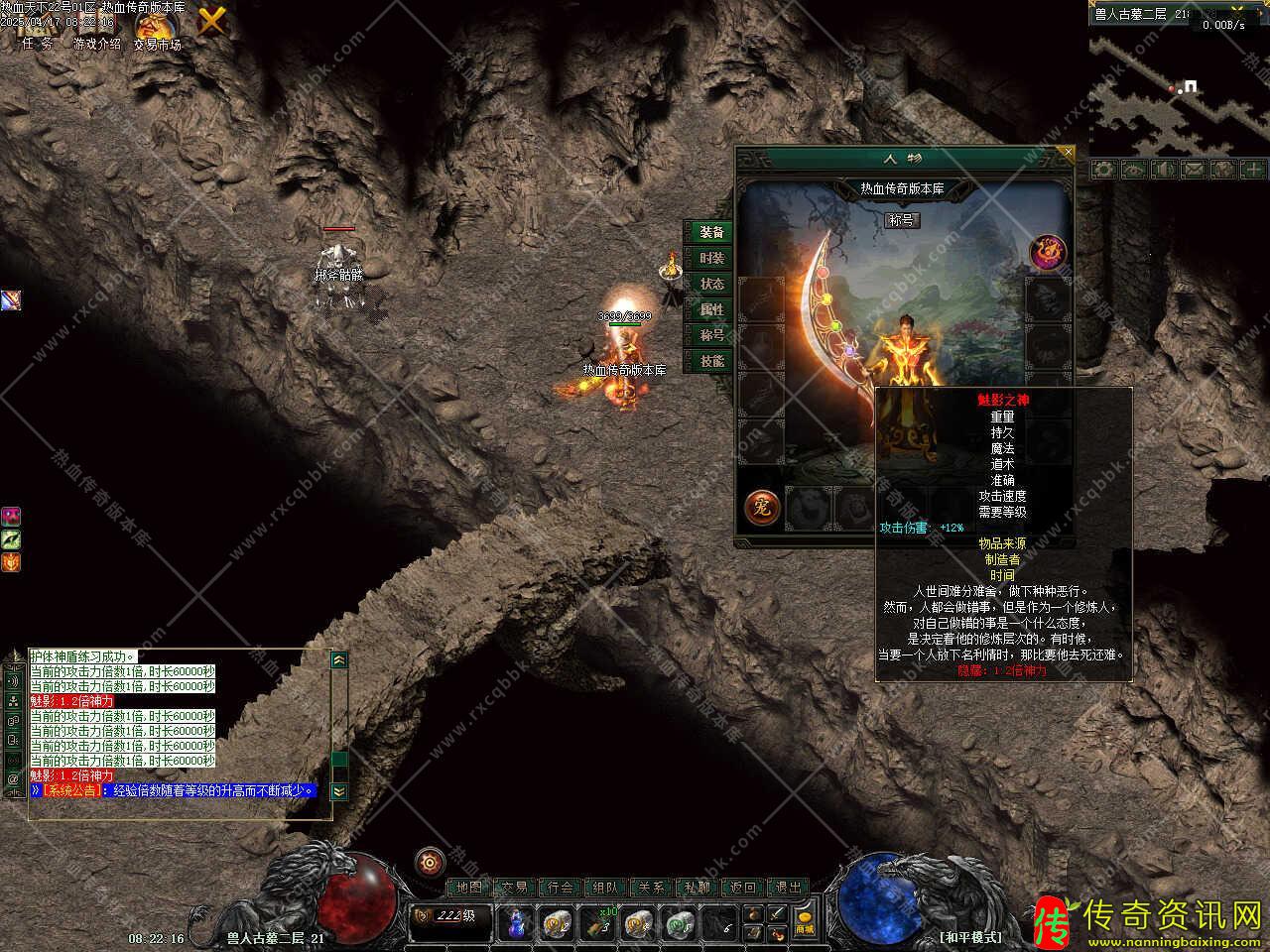Close the 人物 character panel

(1068, 153)
